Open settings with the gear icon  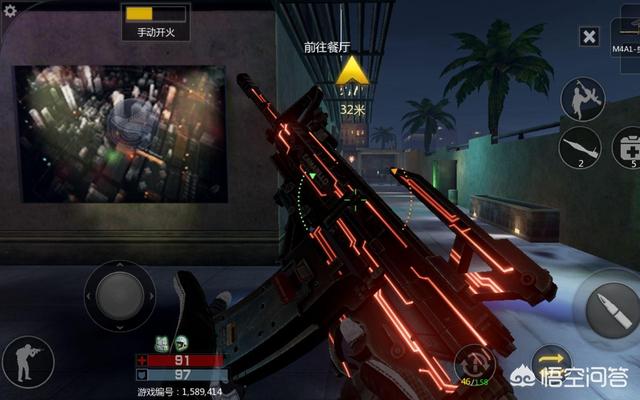tap(9, 10)
